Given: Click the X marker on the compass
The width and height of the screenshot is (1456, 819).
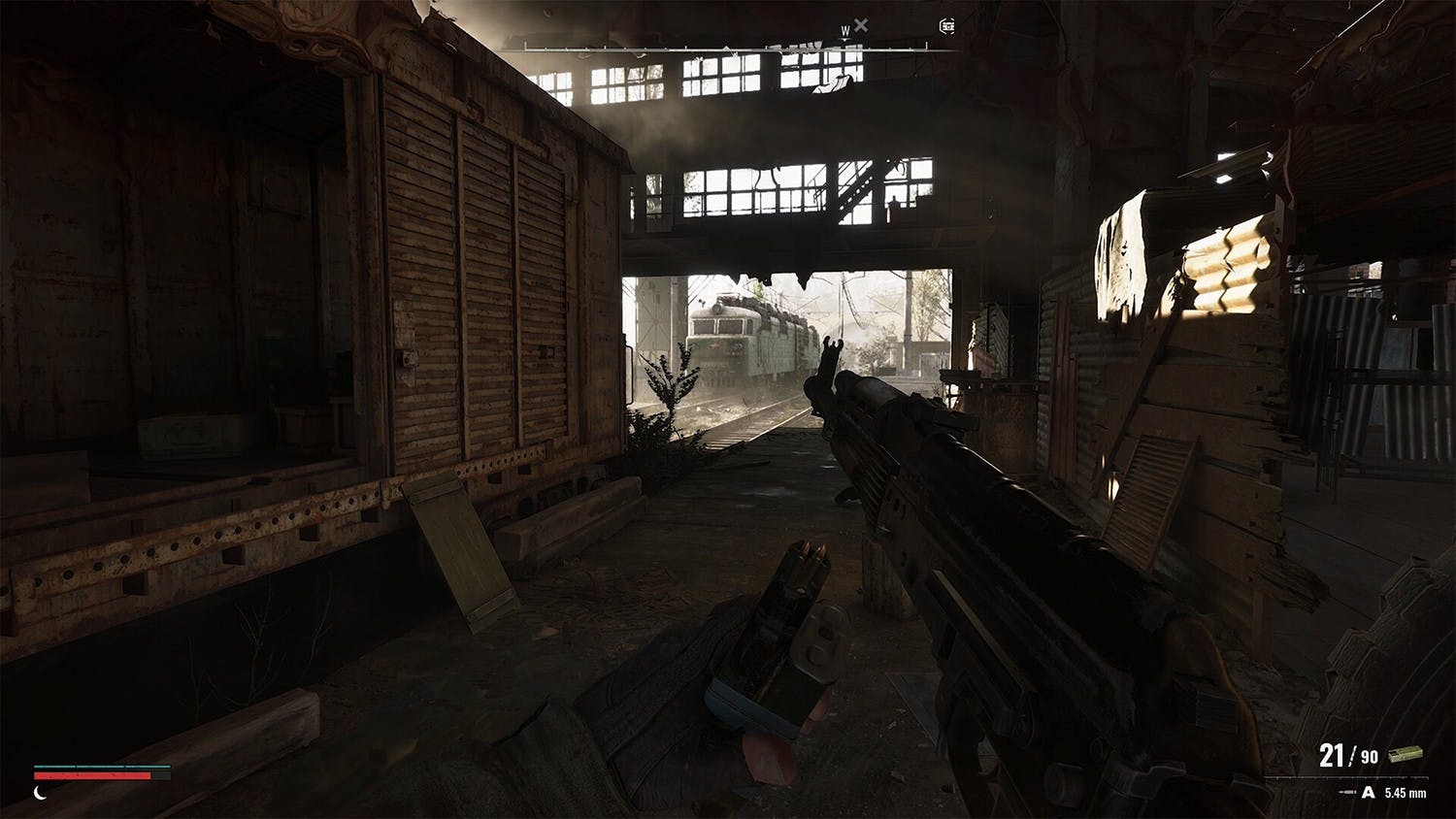Looking at the screenshot, I should pyautogui.click(x=861, y=25).
